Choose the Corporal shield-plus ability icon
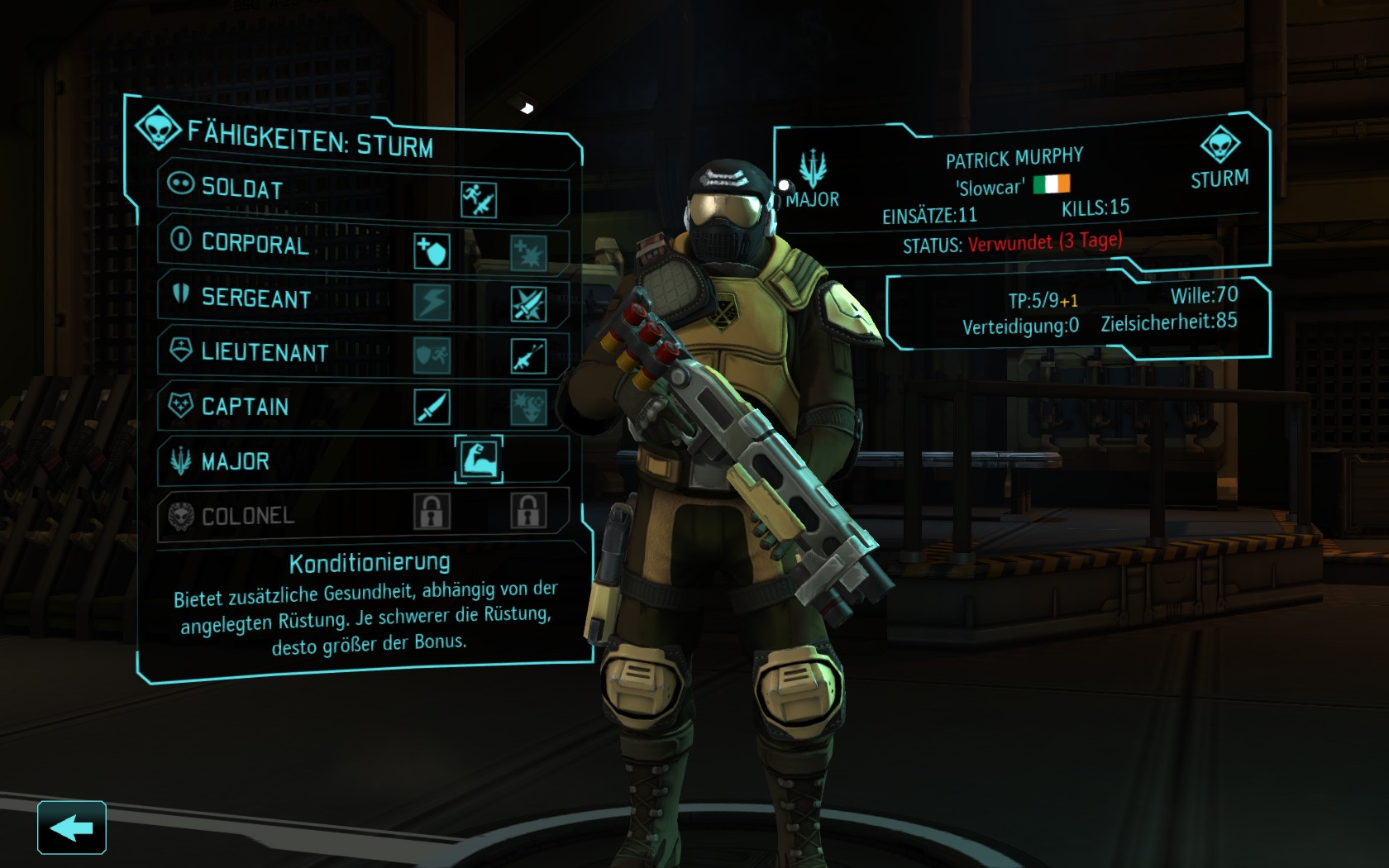 point(432,250)
